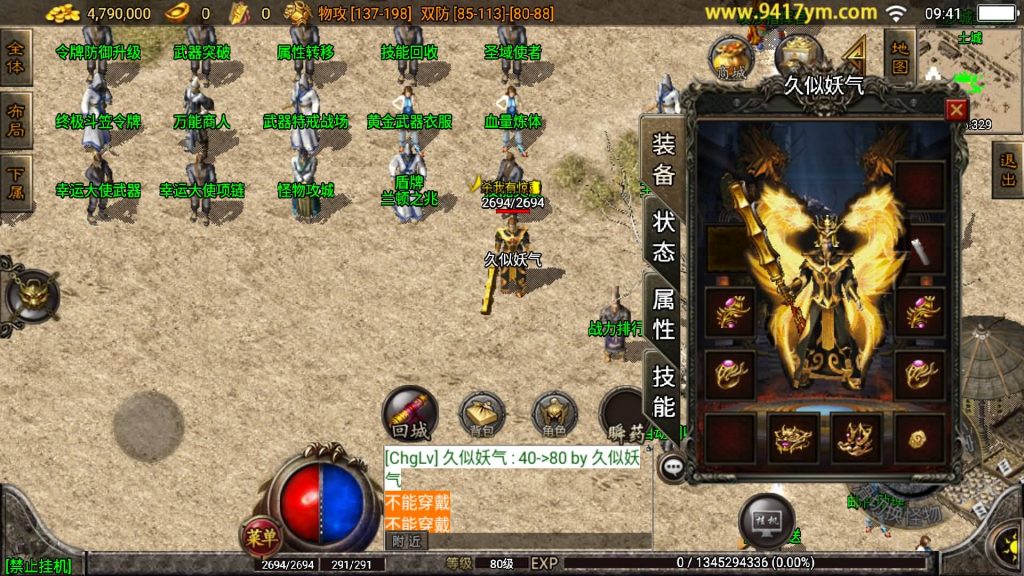
Task: Open the 商城 shop icon
Action: click(731, 59)
